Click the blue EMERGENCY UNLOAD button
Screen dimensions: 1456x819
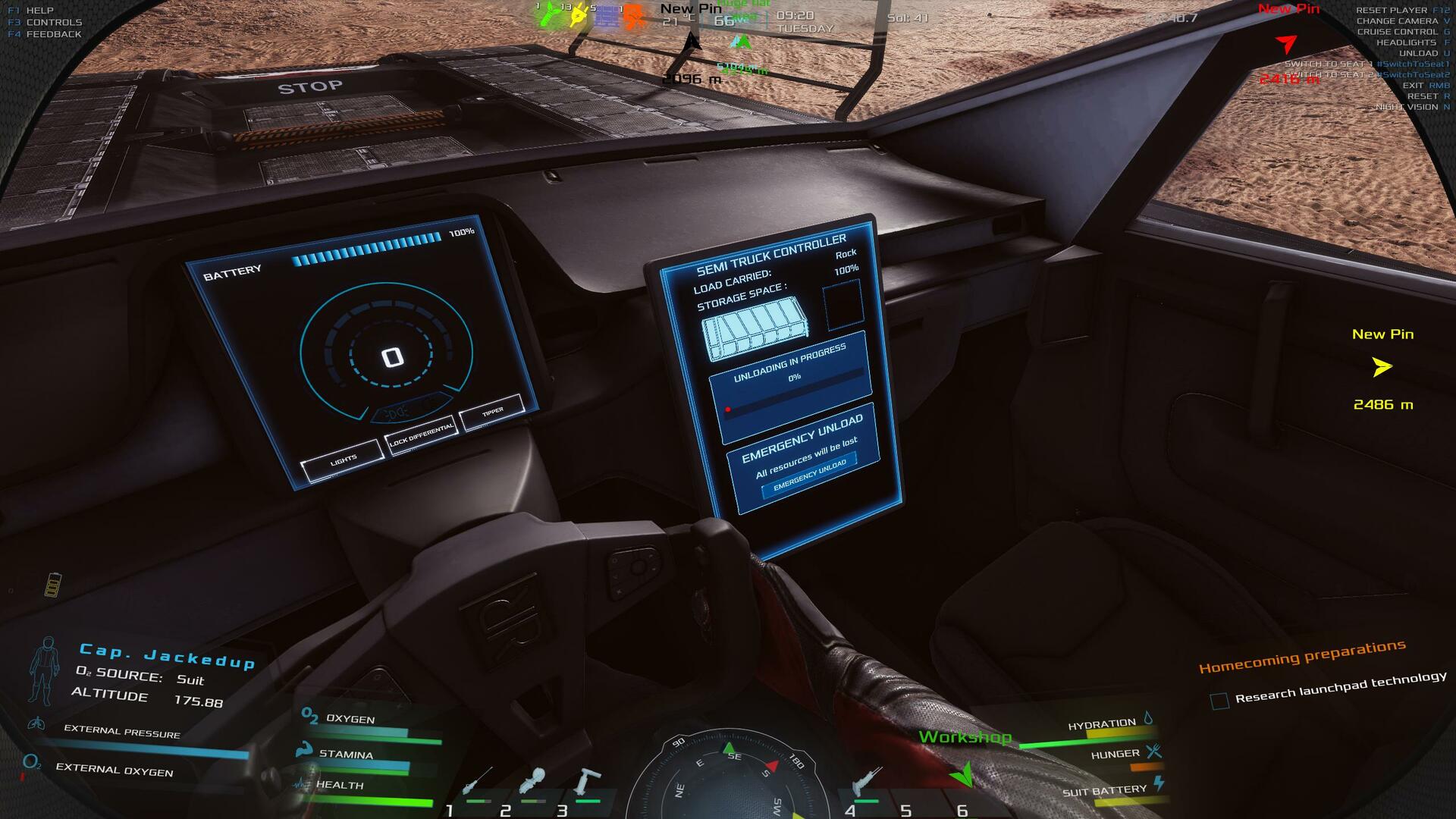(x=809, y=475)
